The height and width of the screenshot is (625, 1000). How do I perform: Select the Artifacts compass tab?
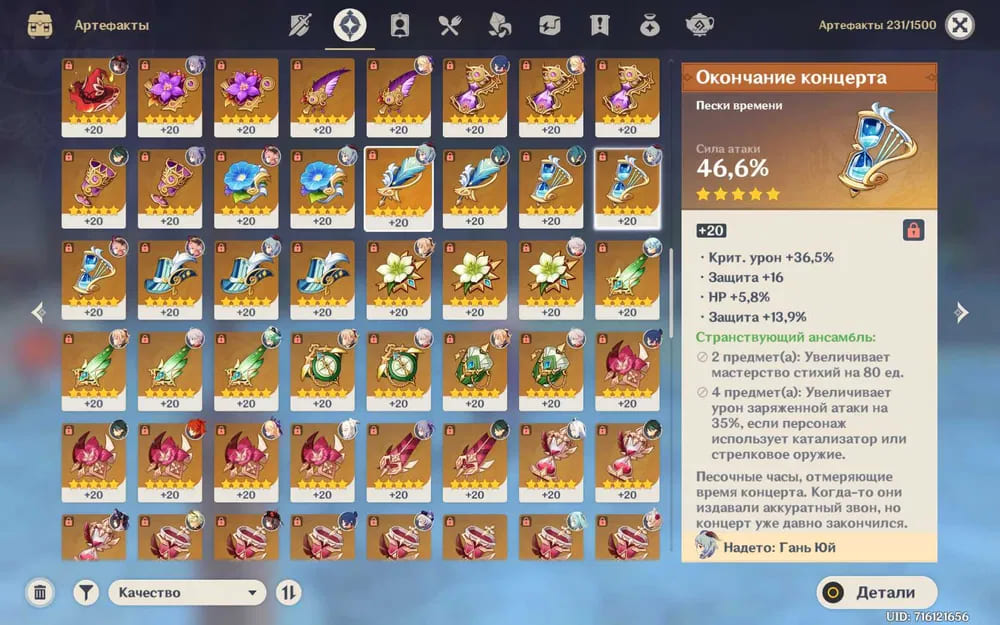pyautogui.click(x=350, y=25)
